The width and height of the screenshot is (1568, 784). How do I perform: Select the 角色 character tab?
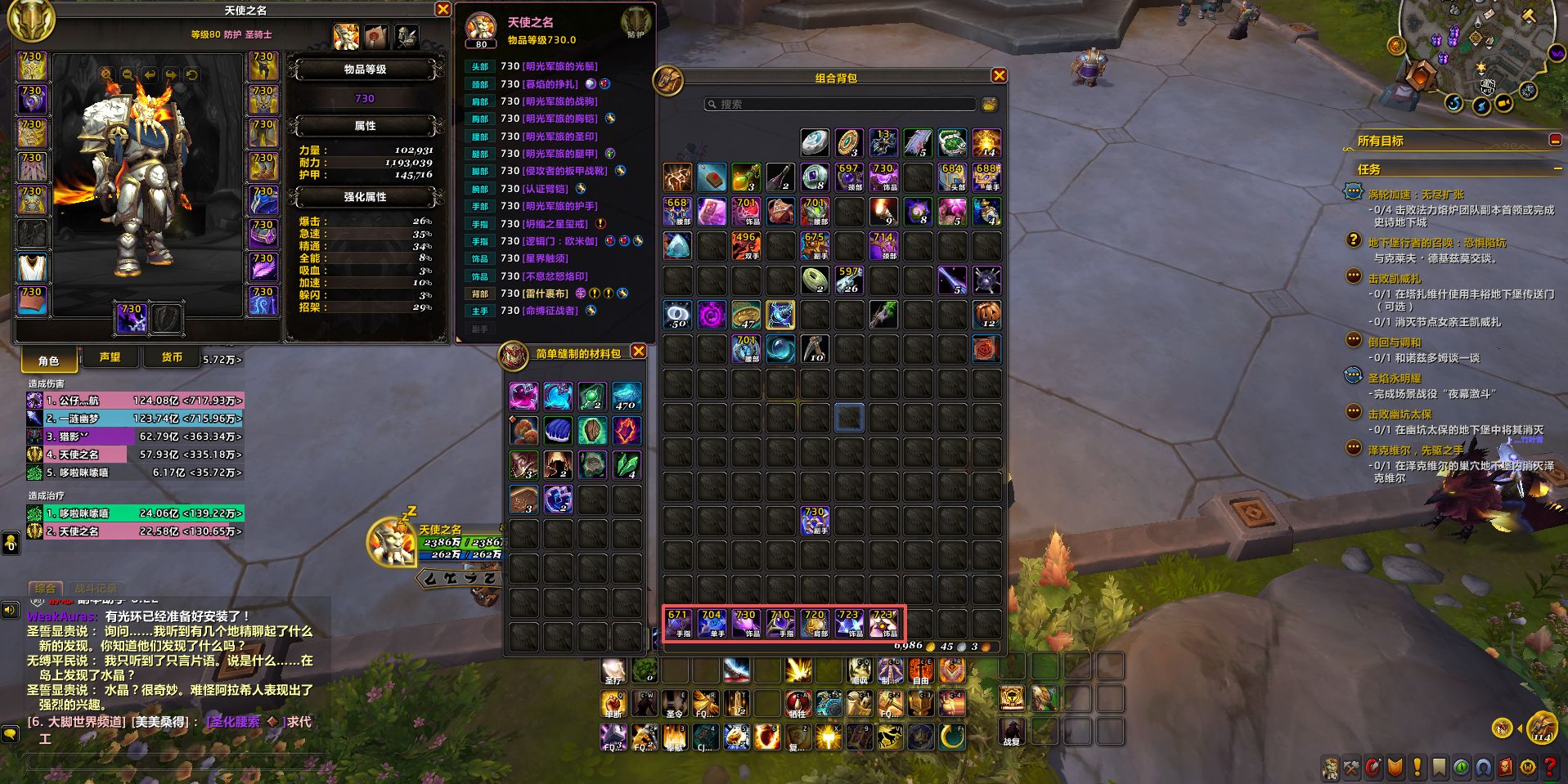[49, 360]
